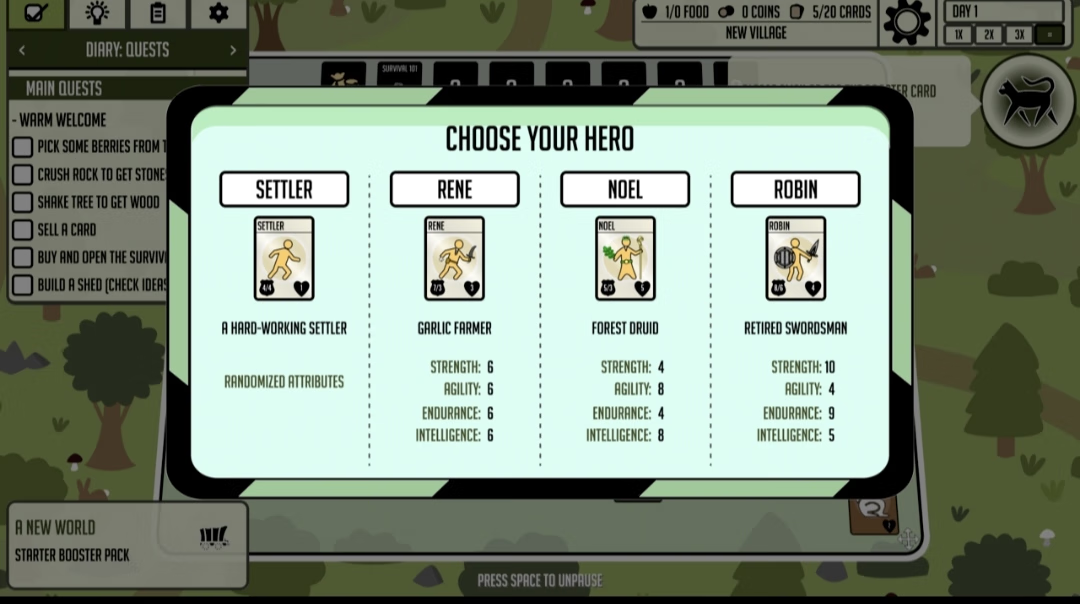Open the clipboard tab

(157, 13)
